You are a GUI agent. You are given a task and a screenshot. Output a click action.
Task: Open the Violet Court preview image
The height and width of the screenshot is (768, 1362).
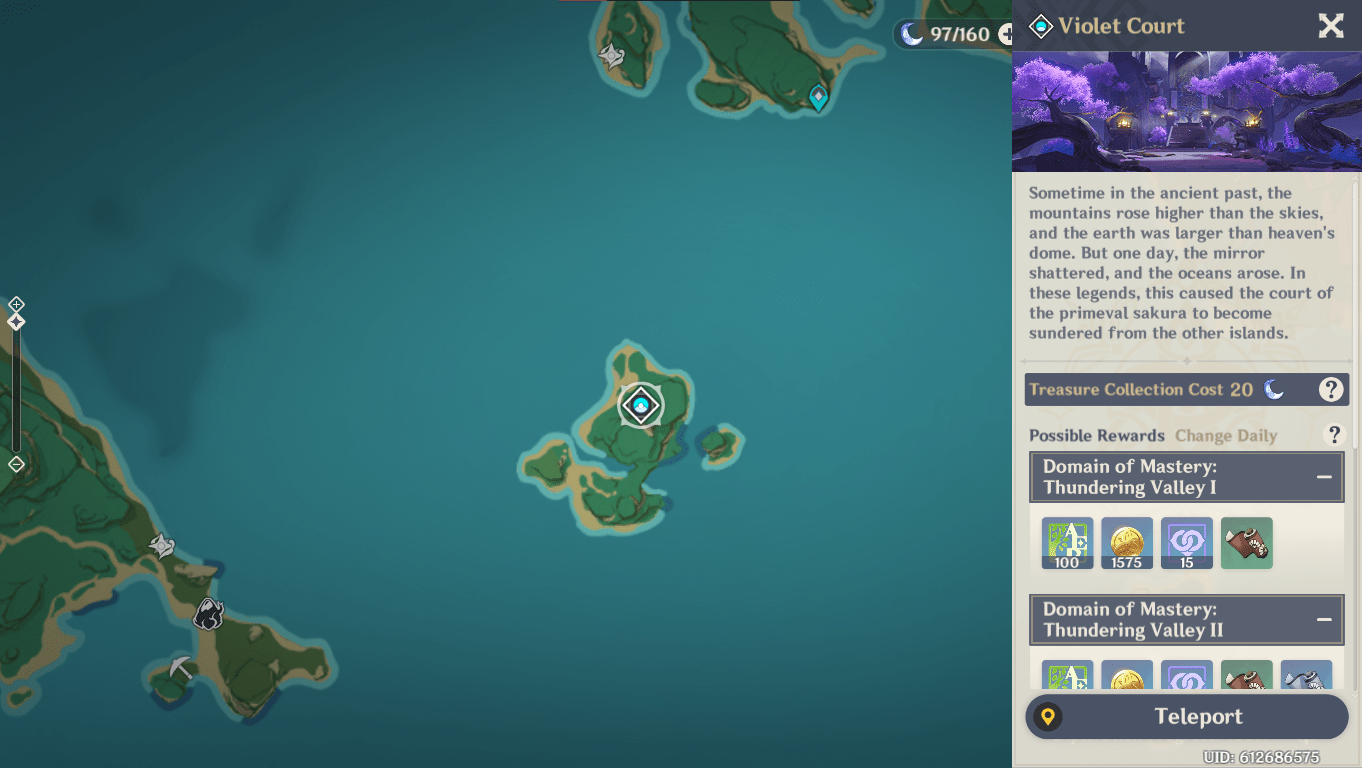tap(1186, 111)
